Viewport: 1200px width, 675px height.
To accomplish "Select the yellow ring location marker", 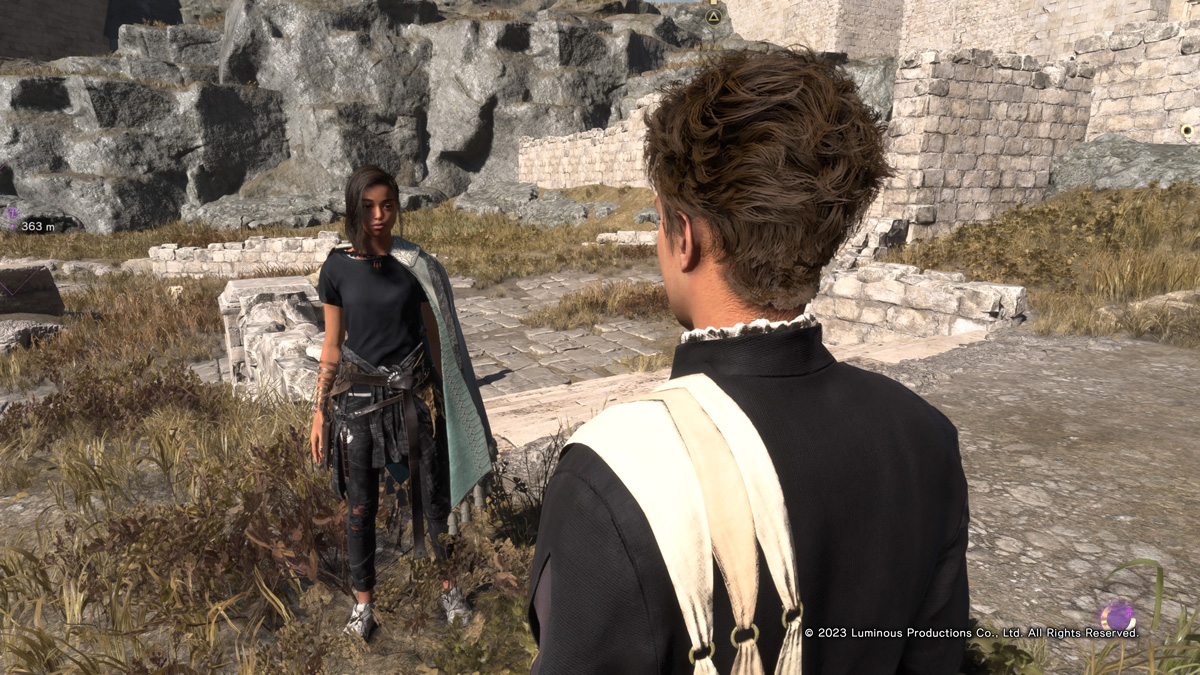I will coord(1187,131).
